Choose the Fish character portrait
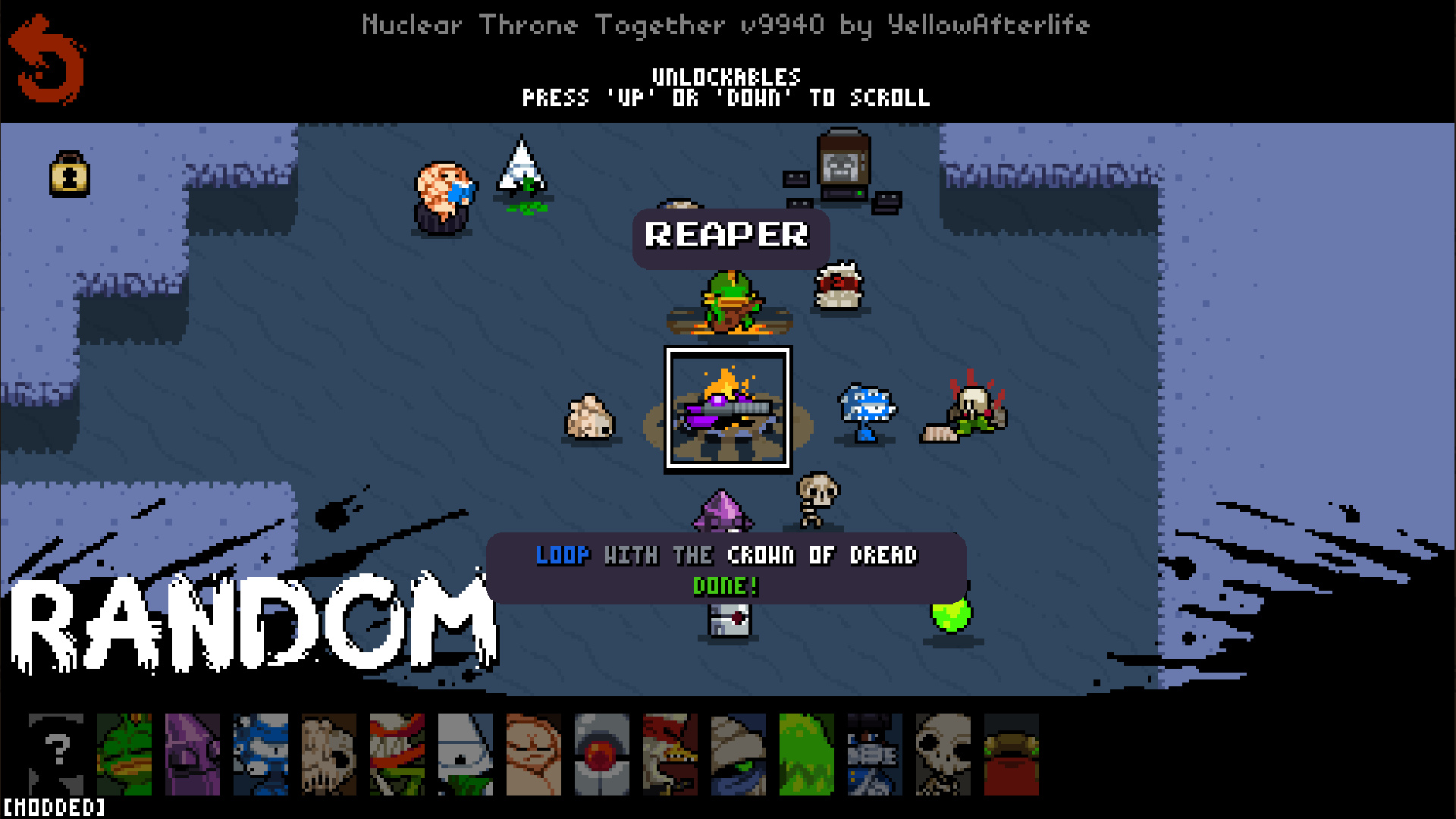 click(x=124, y=754)
